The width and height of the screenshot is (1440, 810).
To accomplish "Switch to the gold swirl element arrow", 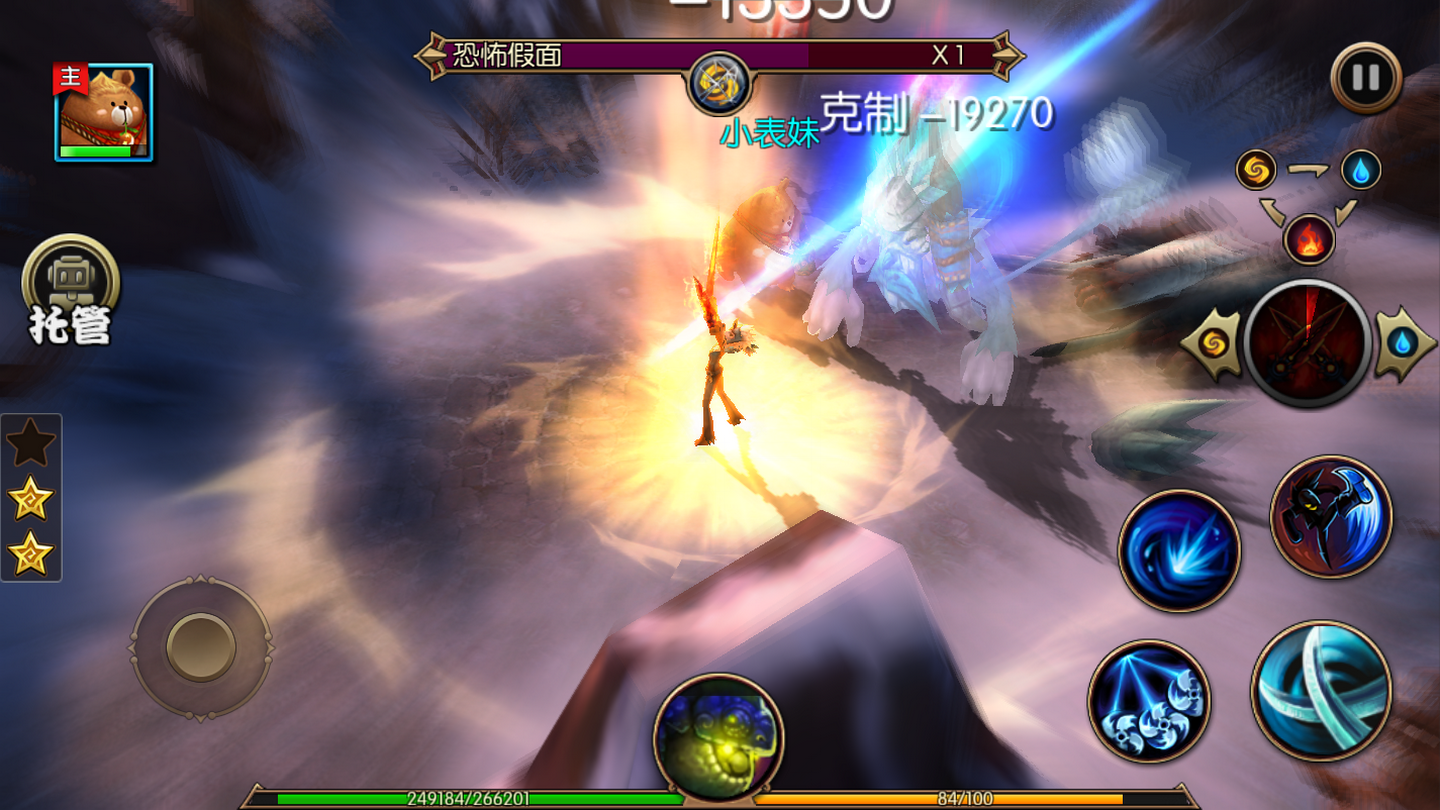I will pyautogui.click(x=1213, y=344).
